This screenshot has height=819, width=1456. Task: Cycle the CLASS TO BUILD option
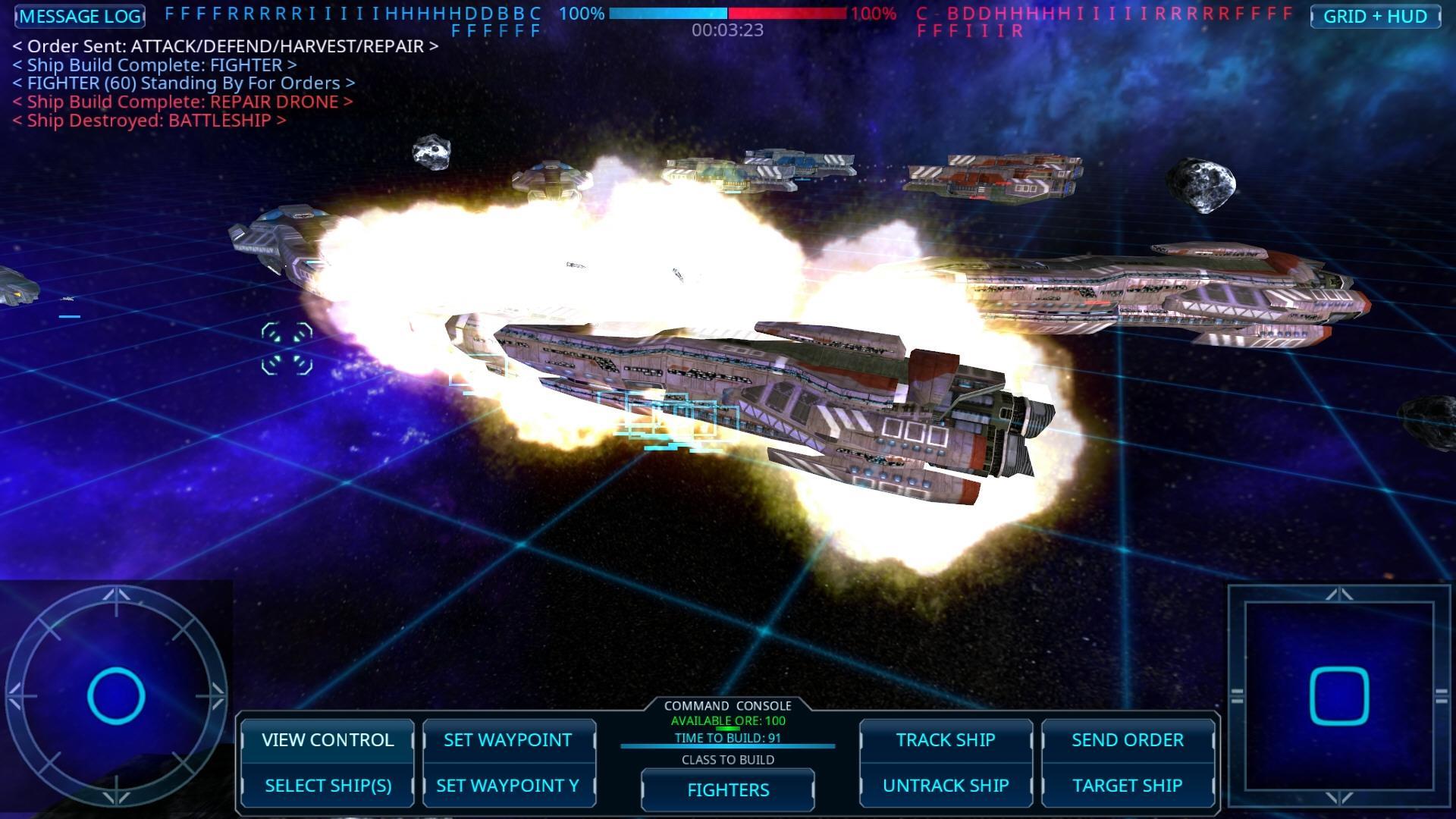point(727,760)
